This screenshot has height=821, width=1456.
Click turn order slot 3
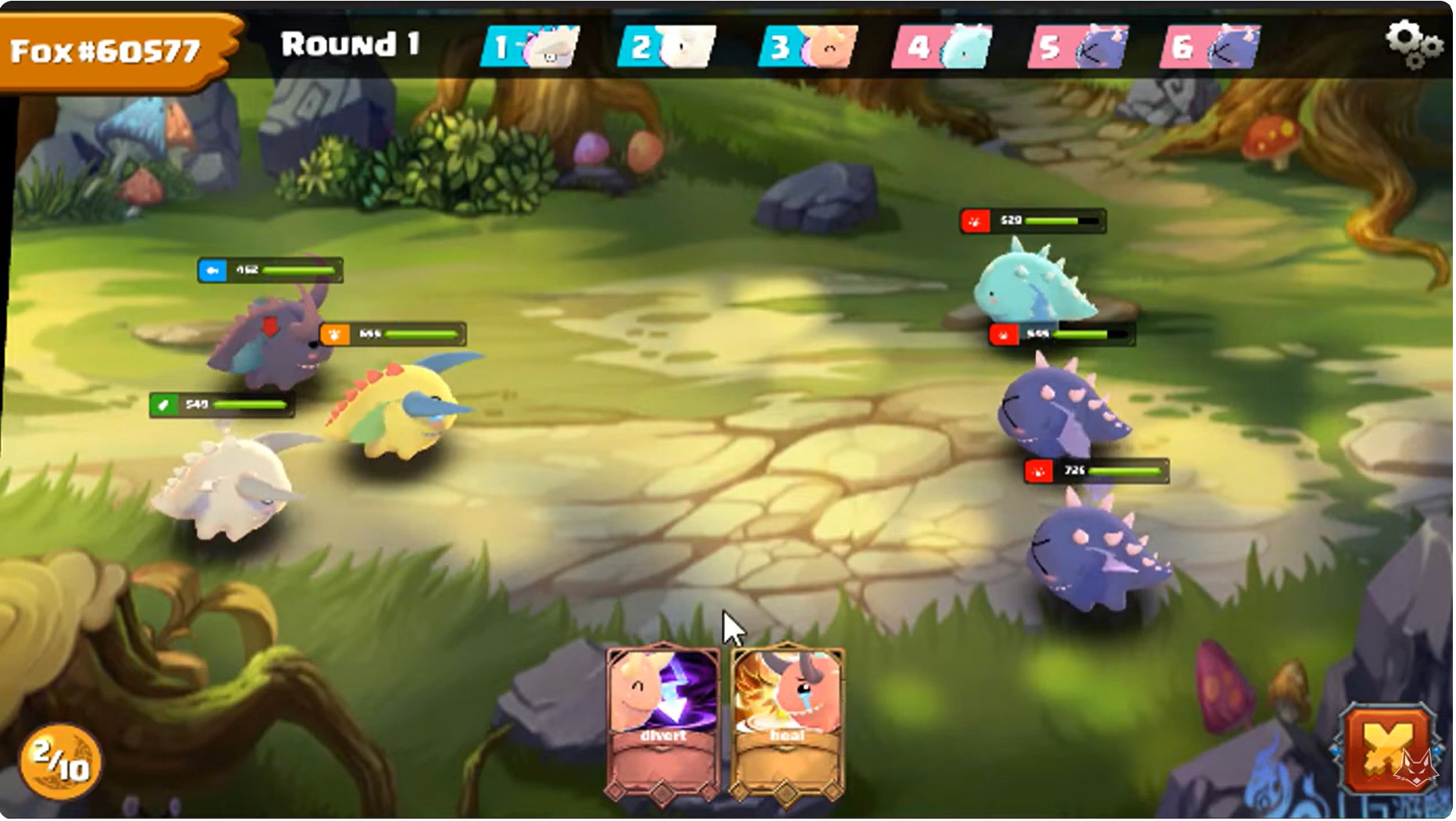(808, 47)
